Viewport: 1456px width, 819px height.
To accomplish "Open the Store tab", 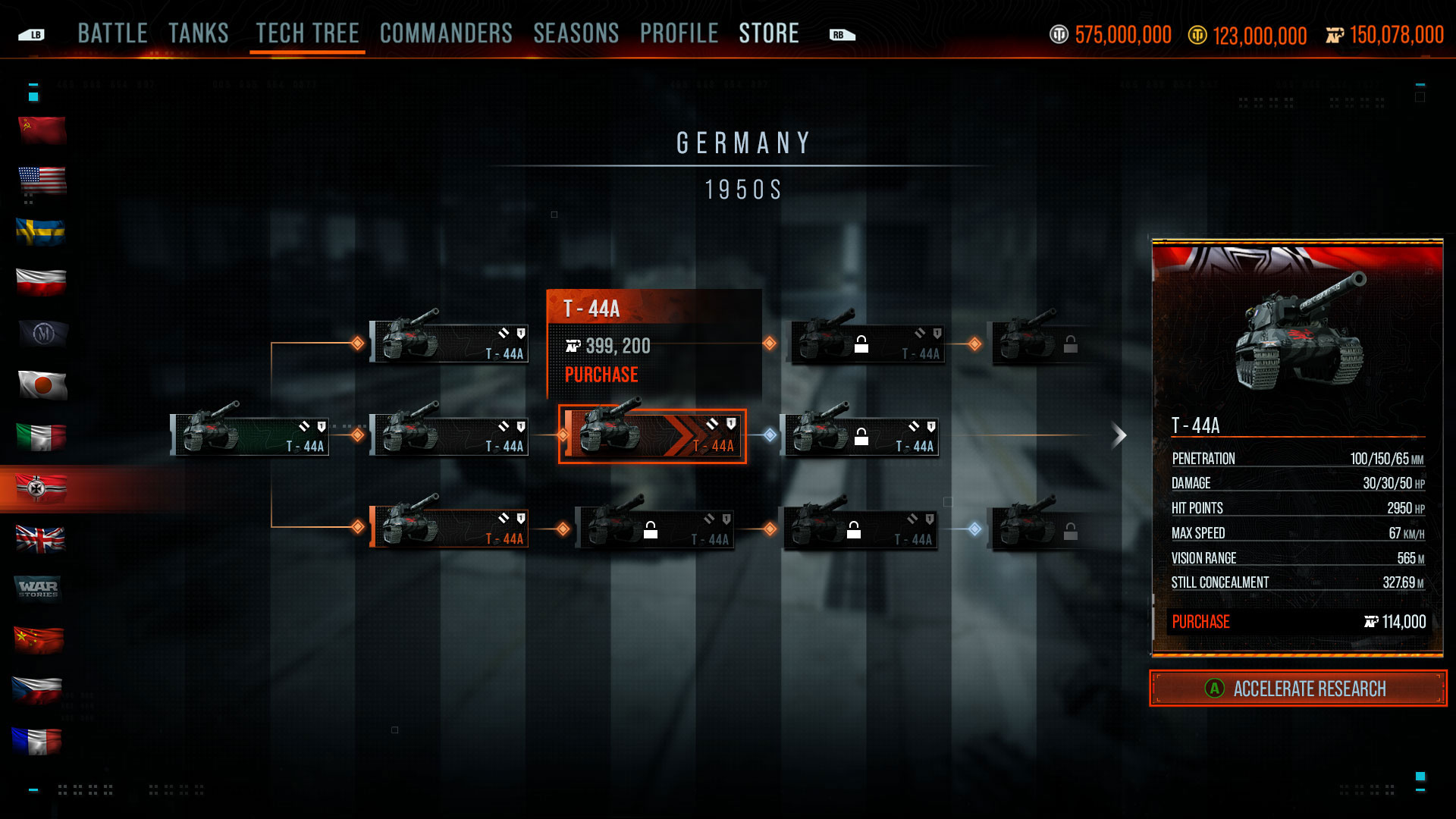I will click(769, 33).
